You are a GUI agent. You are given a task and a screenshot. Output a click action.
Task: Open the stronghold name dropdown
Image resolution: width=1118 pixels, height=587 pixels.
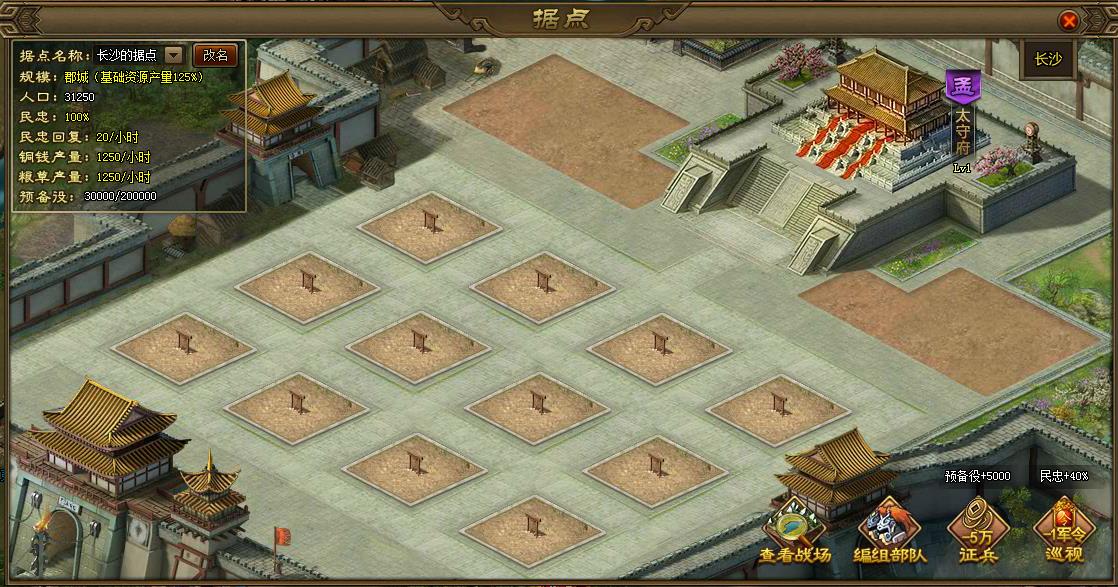pos(174,55)
